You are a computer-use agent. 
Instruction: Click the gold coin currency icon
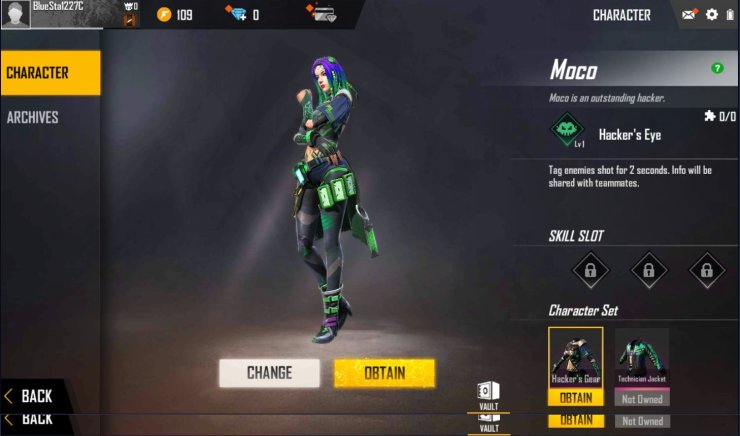(163, 14)
